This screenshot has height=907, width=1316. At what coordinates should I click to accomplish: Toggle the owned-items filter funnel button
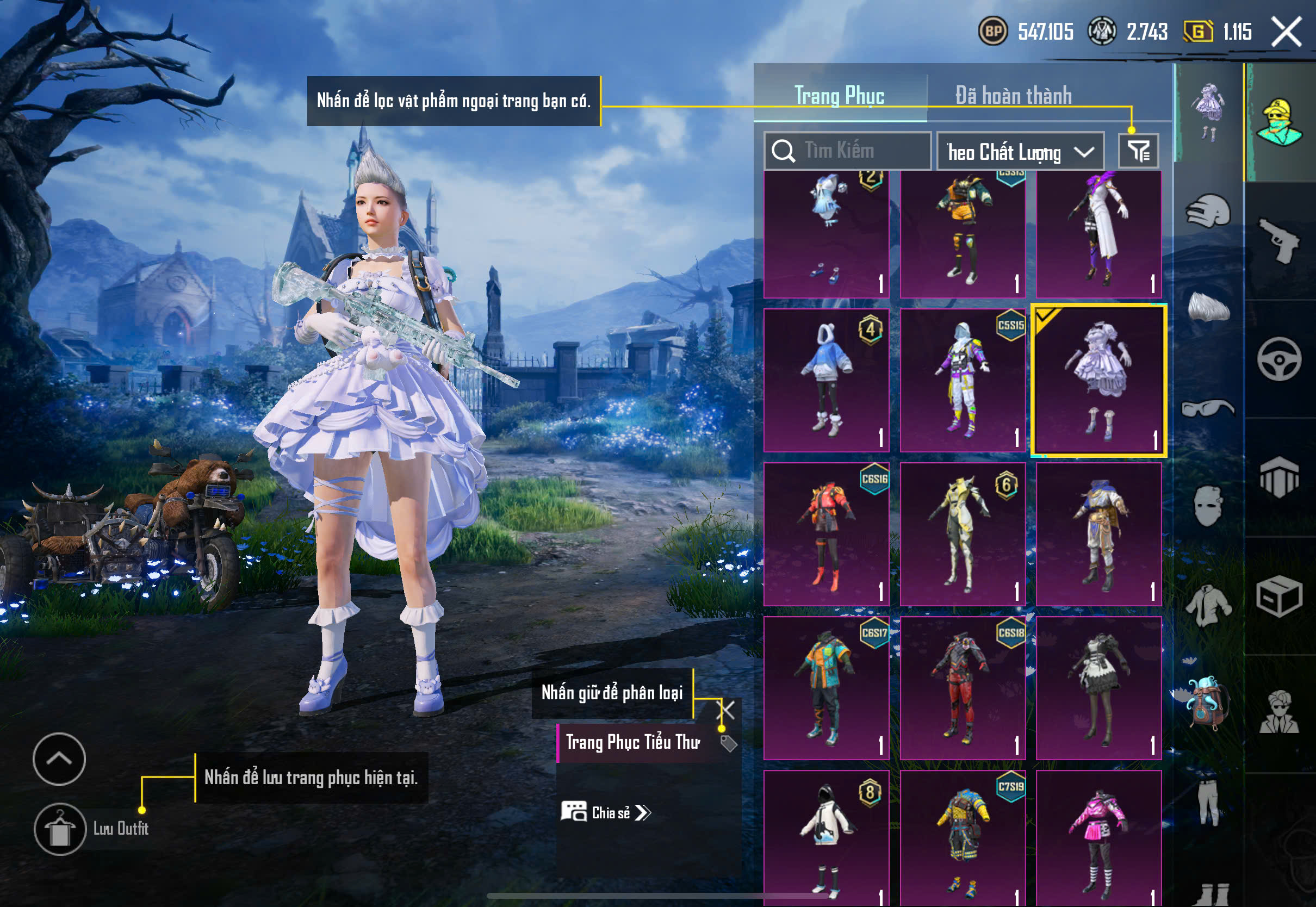[1138, 151]
